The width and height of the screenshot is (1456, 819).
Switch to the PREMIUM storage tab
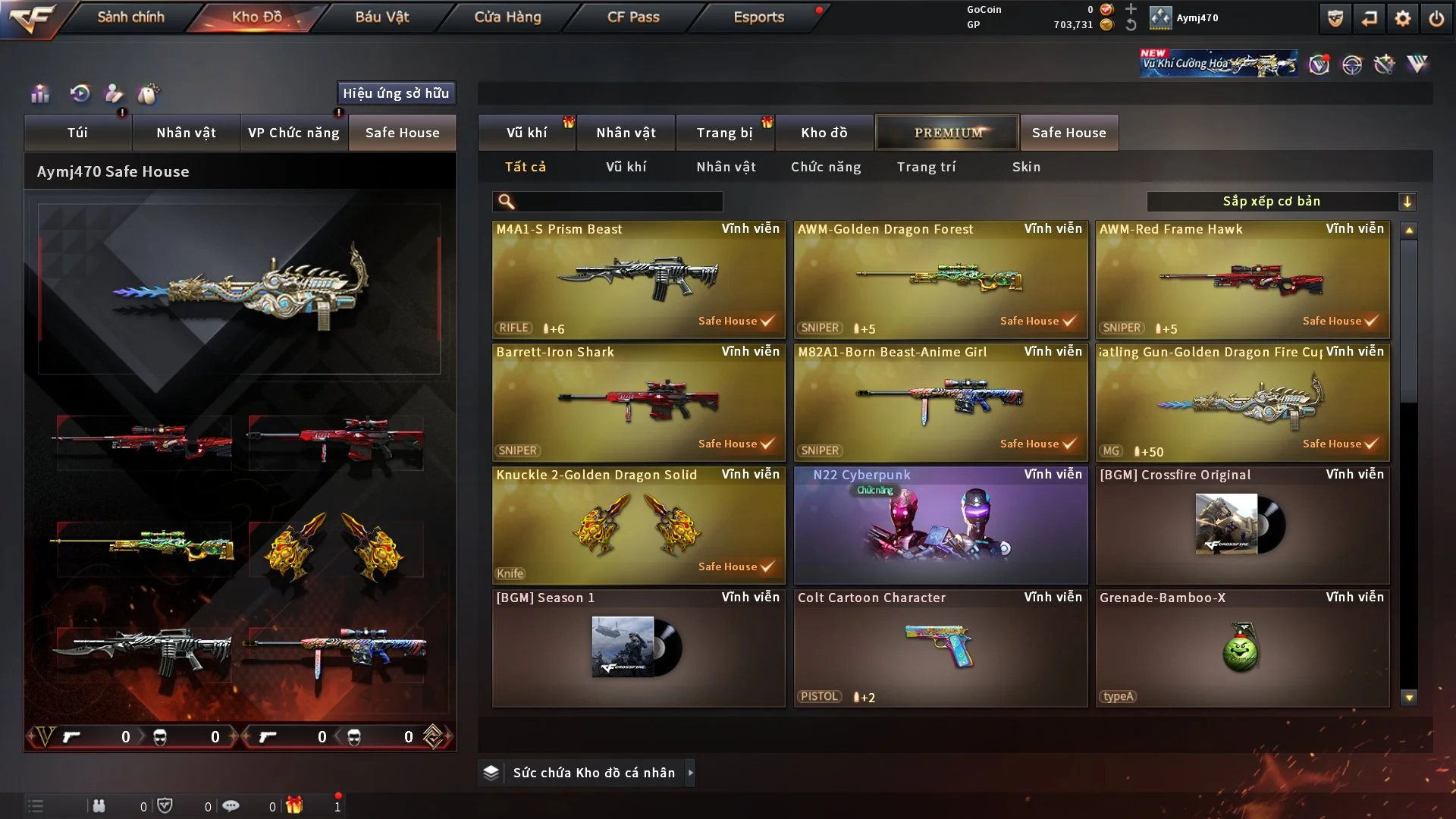coord(947,133)
